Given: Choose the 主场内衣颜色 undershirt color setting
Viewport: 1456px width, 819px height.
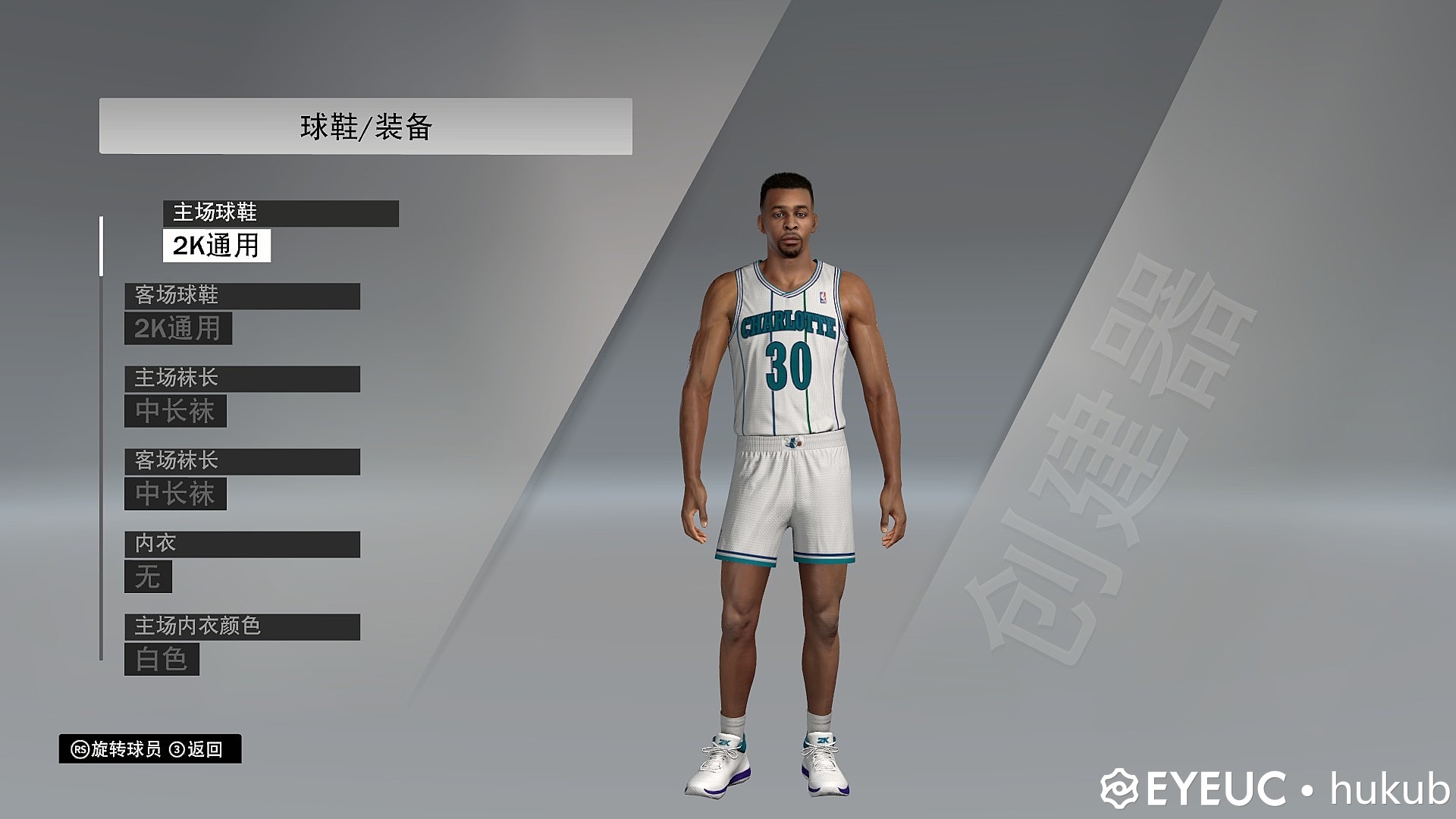Looking at the screenshot, I should (242, 626).
